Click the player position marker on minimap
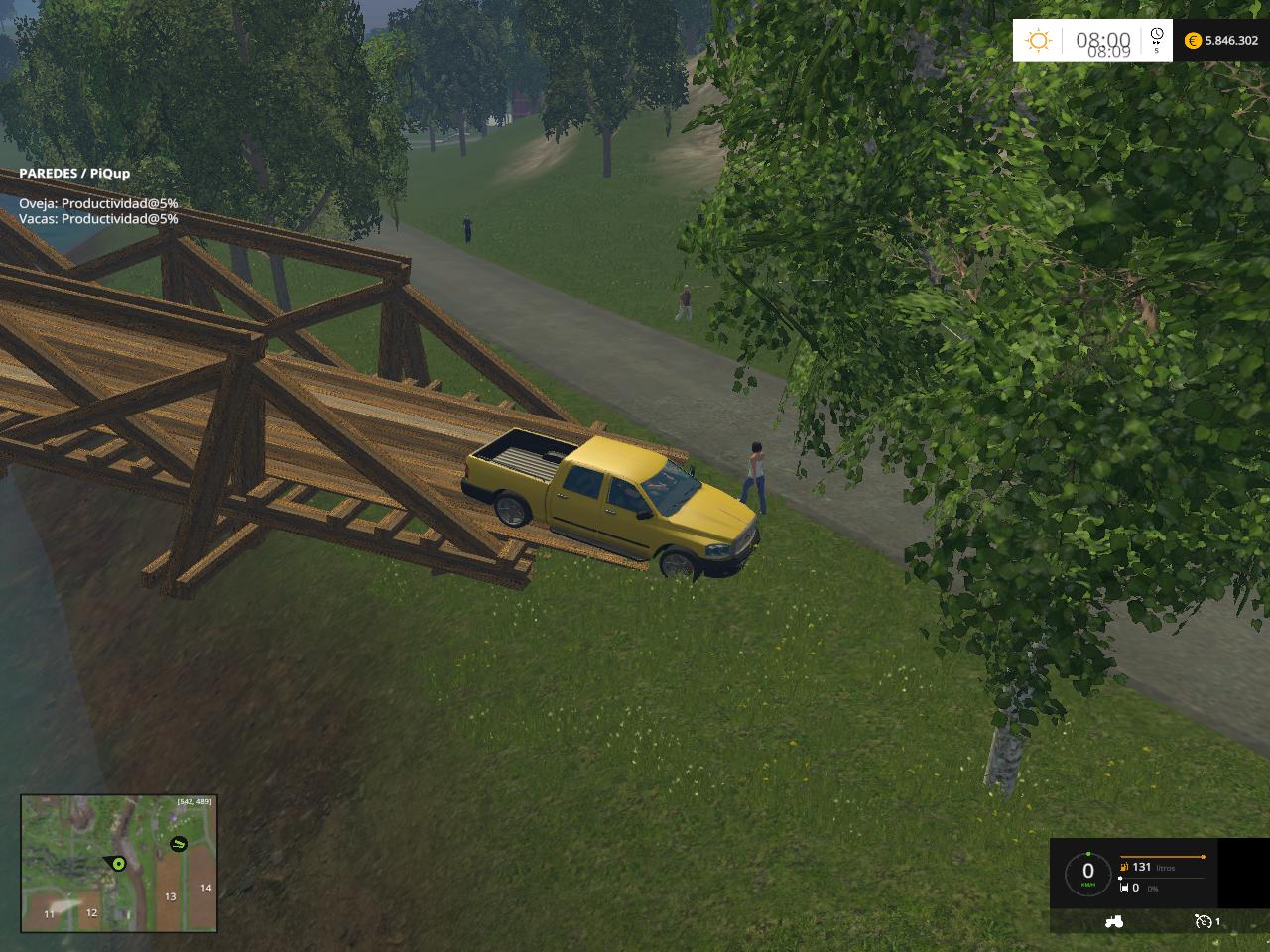The image size is (1270, 952). coord(116,864)
